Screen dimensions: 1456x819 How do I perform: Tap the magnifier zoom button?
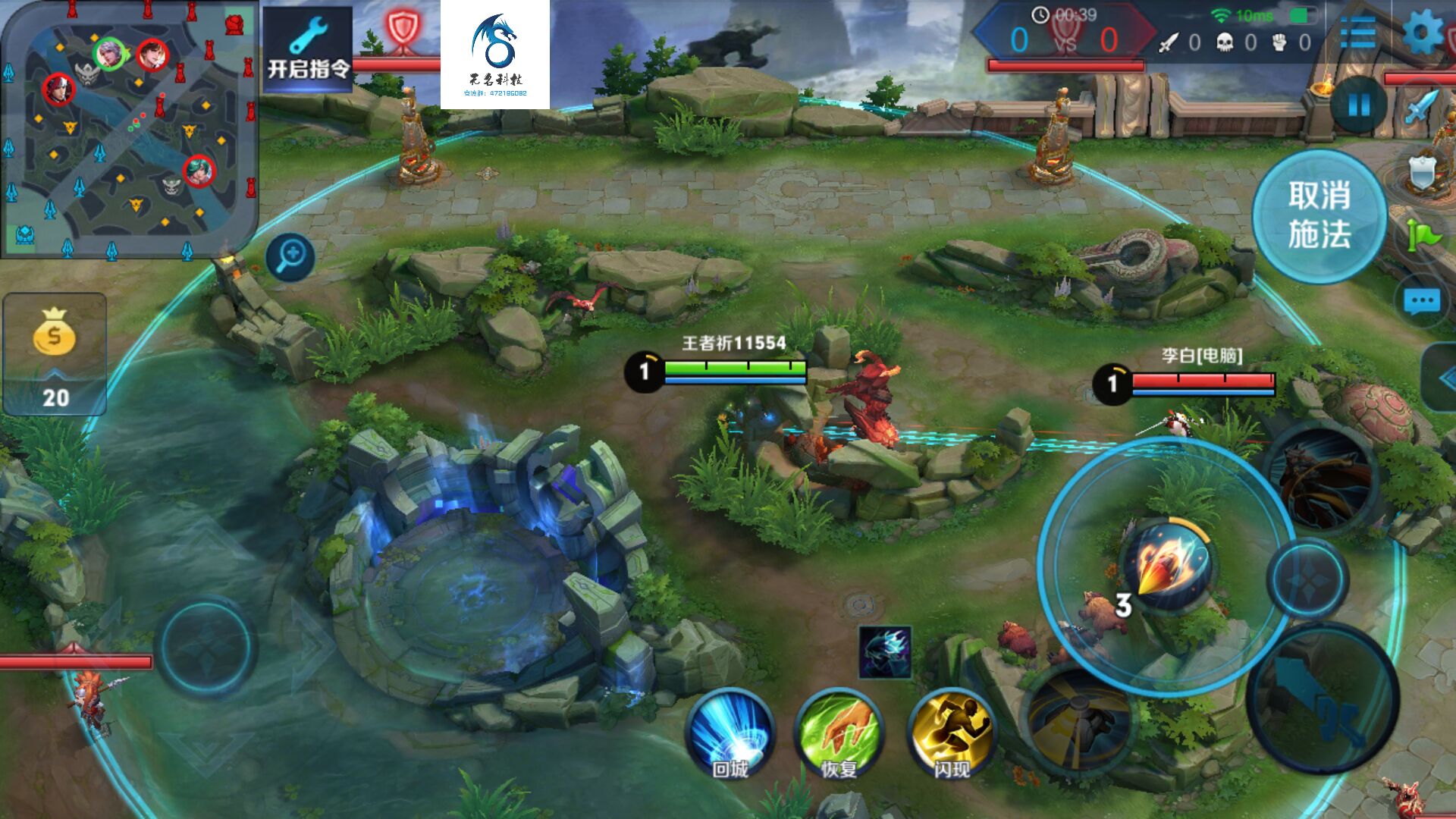click(290, 257)
